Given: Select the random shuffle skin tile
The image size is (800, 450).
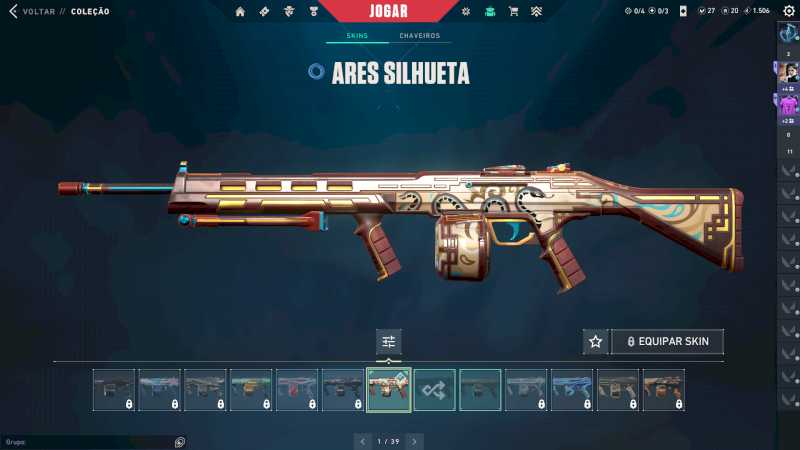Looking at the screenshot, I should (x=434, y=390).
